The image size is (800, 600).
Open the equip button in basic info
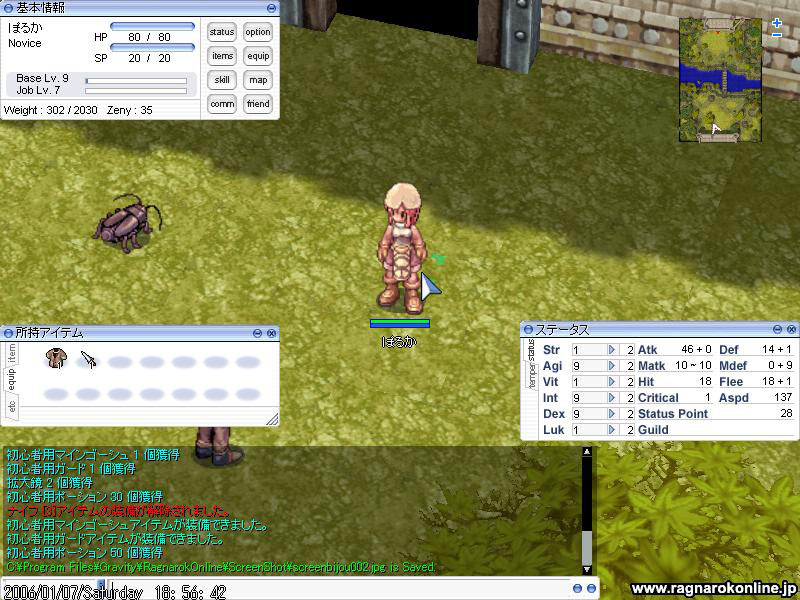click(x=258, y=56)
